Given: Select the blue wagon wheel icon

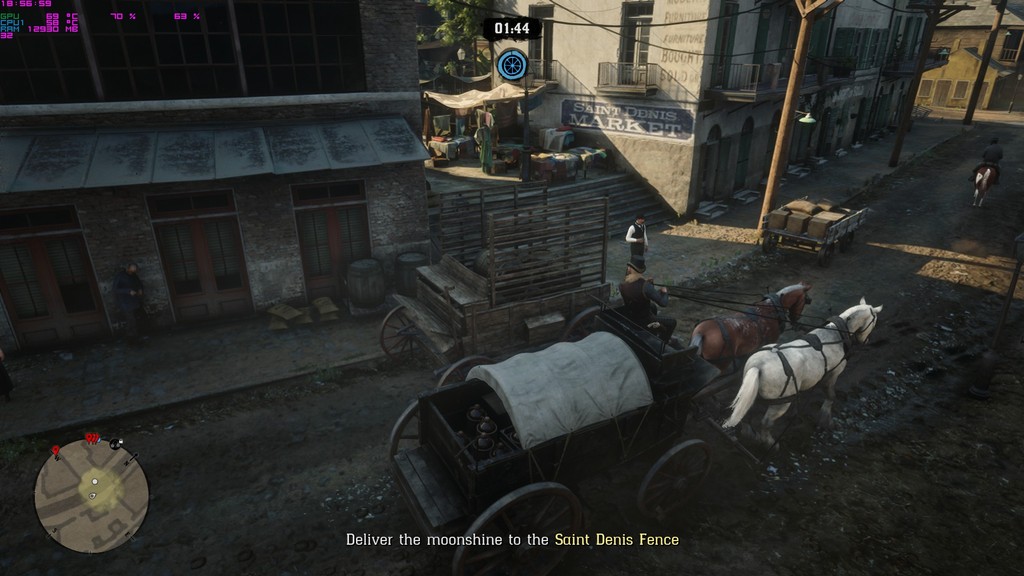Looking at the screenshot, I should (511, 65).
